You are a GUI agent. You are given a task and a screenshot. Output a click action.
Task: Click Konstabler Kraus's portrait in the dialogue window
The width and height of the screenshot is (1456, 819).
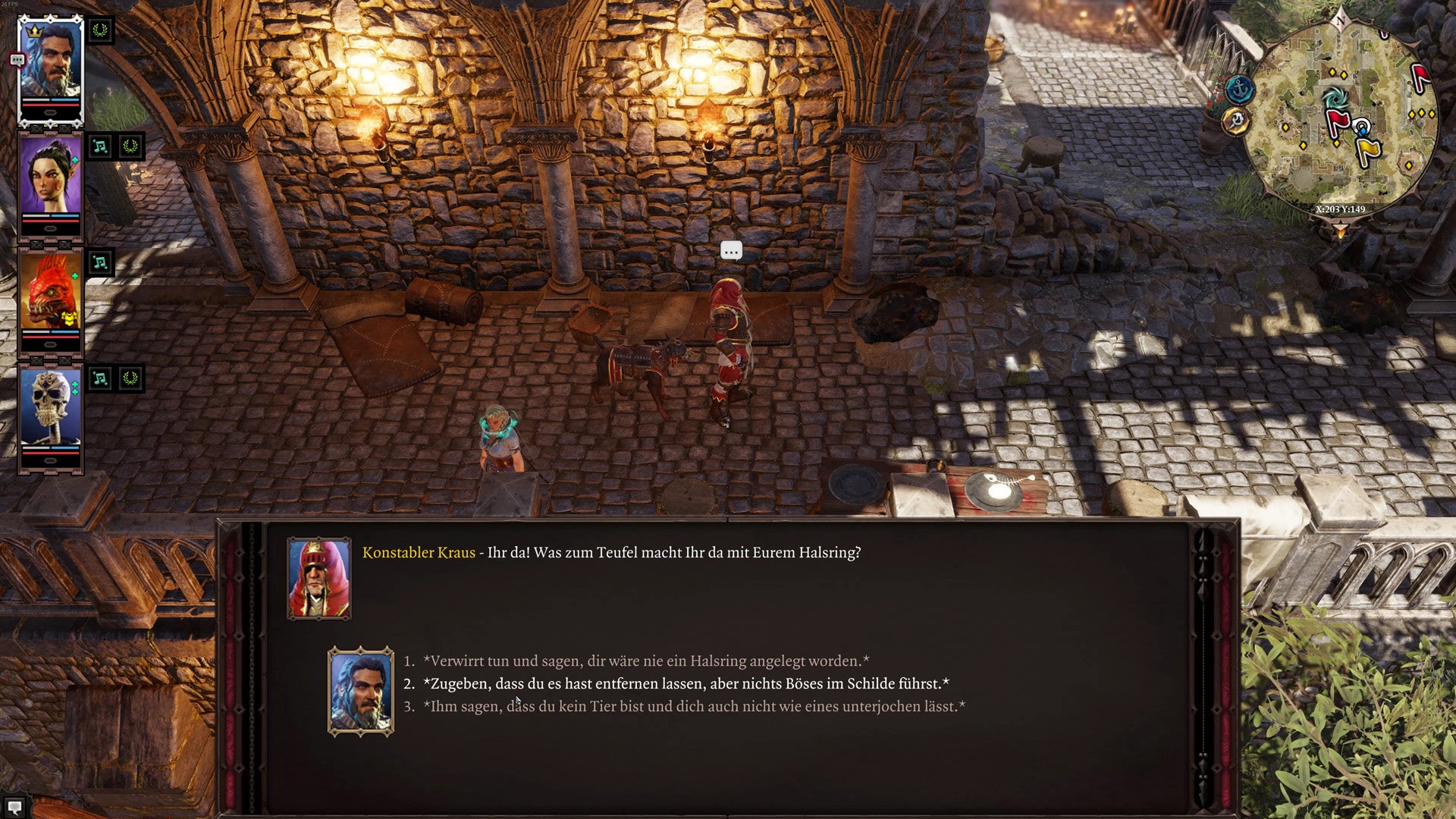click(320, 577)
